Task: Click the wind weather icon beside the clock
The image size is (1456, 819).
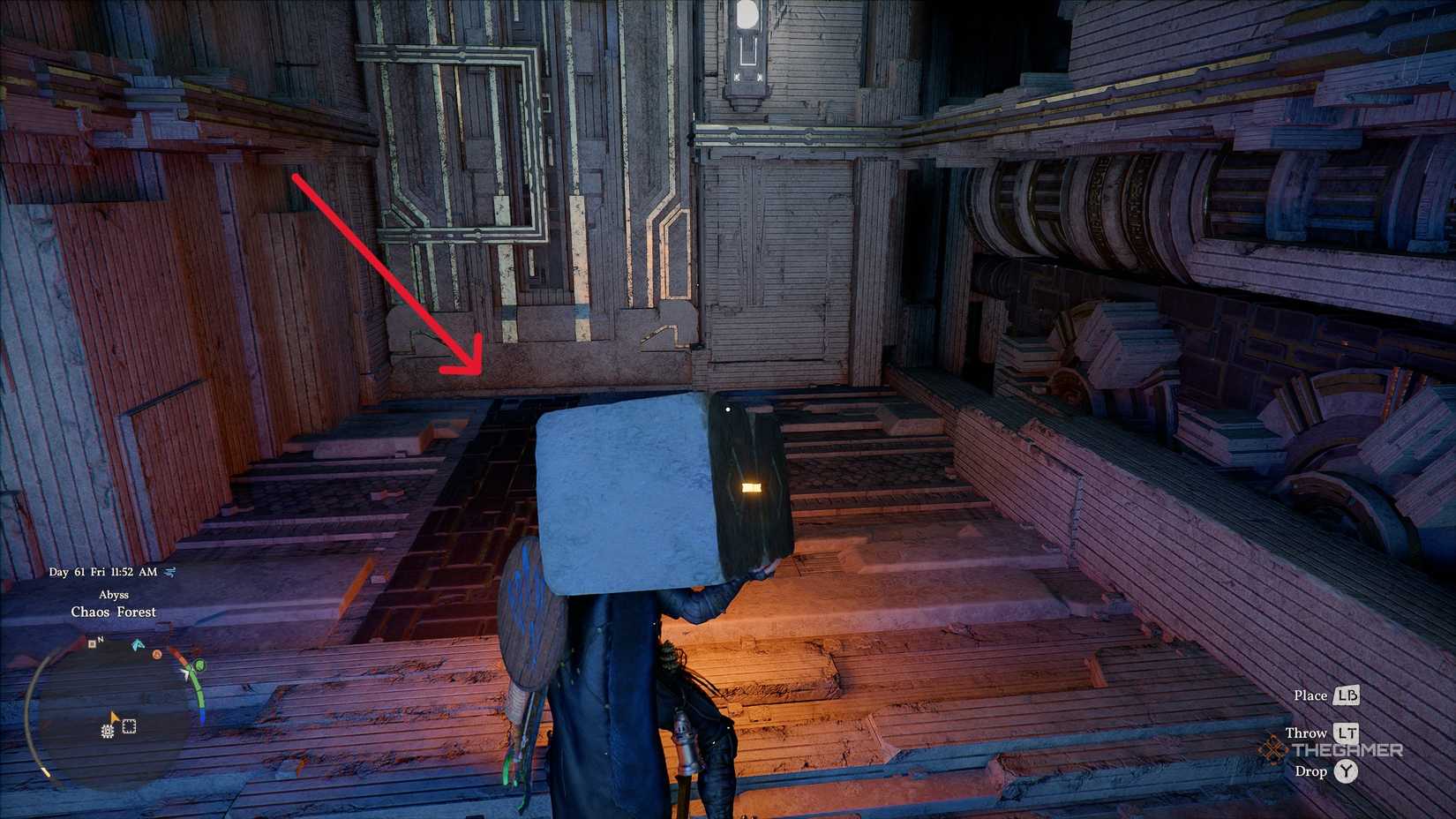Action: click(x=170, y=572)
